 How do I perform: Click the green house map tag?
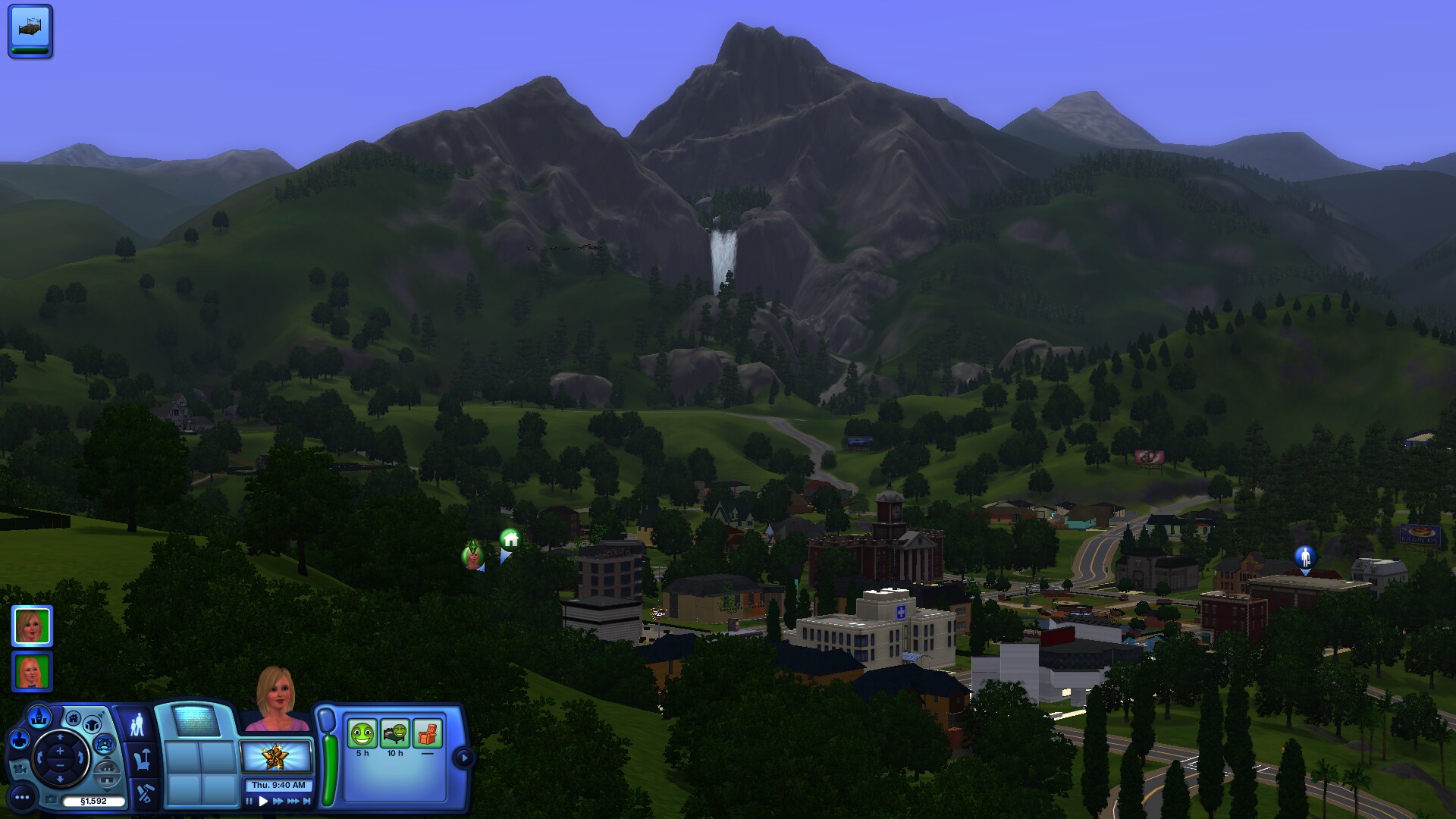pos(510,539)
